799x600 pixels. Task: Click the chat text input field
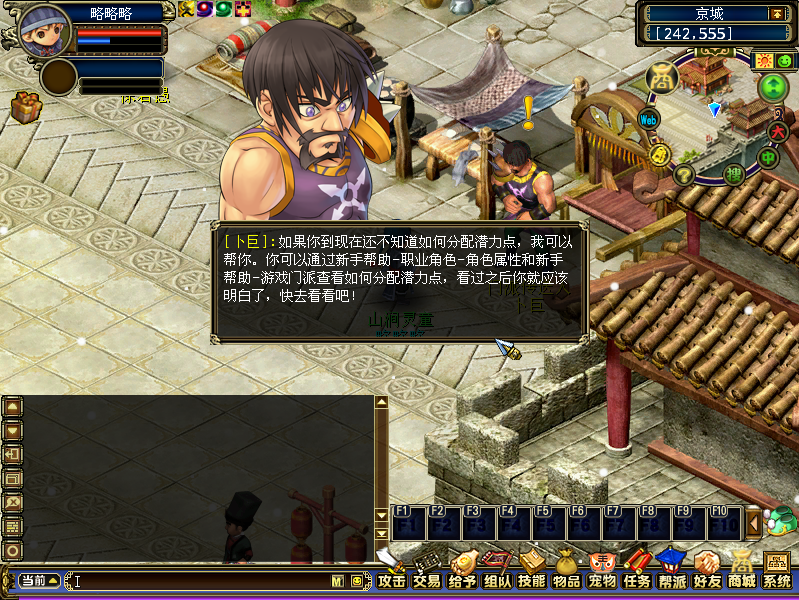(x=200, y=581)
